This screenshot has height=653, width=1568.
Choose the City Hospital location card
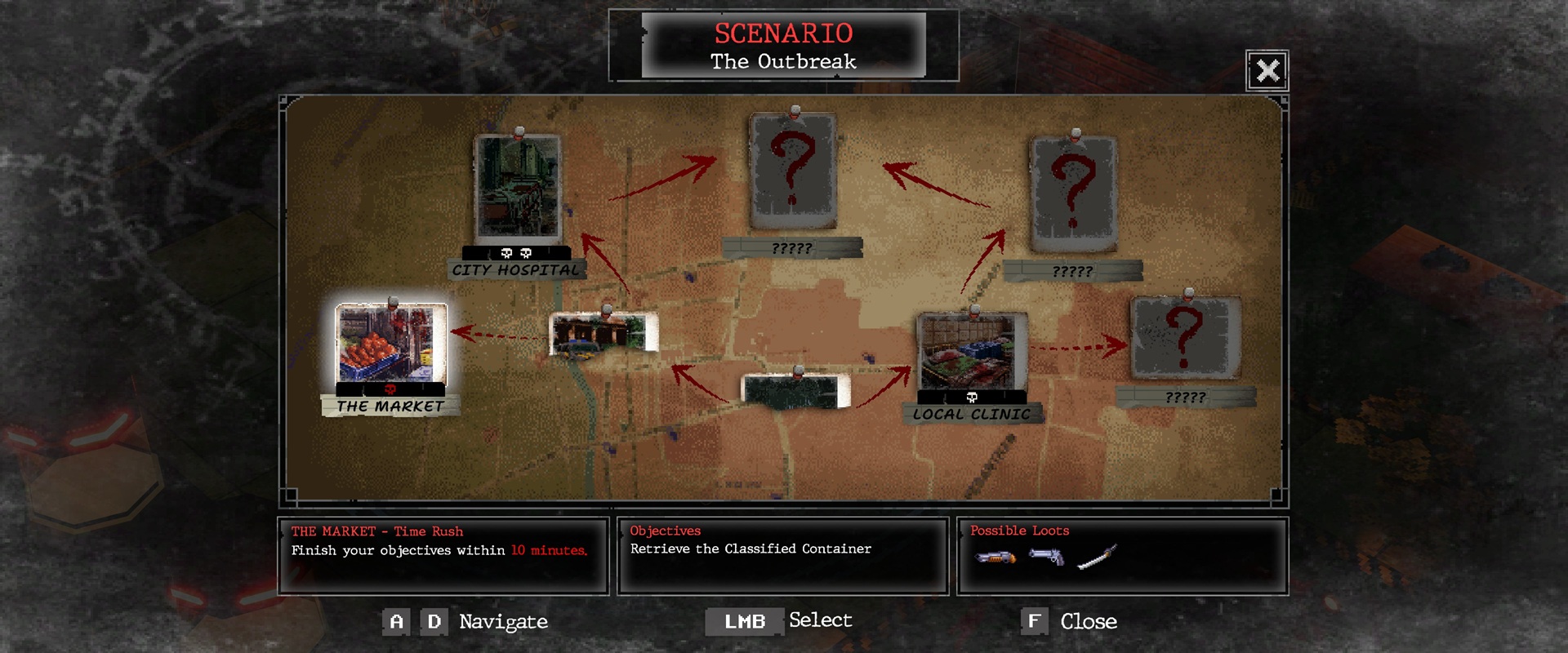coord(518,189)
